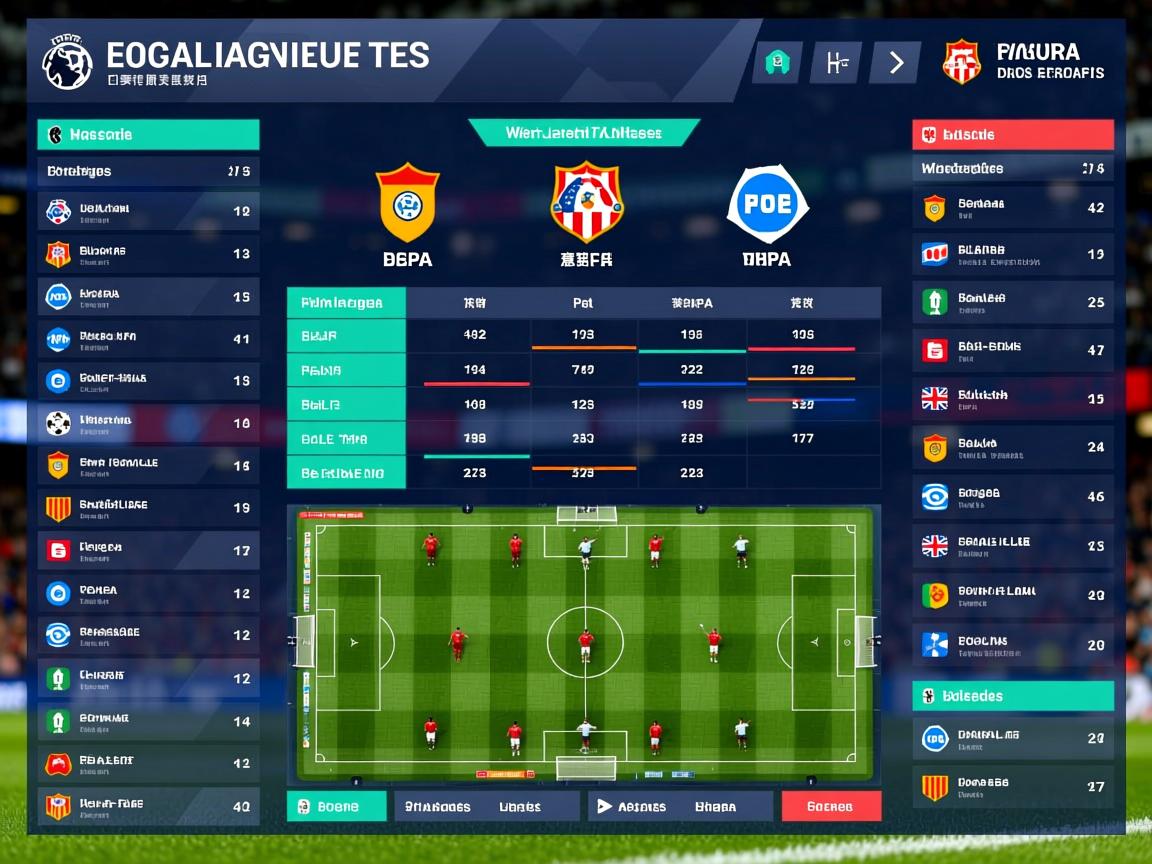
Task: Select the left list row scoring 41
Action: [x=148, y=339]
